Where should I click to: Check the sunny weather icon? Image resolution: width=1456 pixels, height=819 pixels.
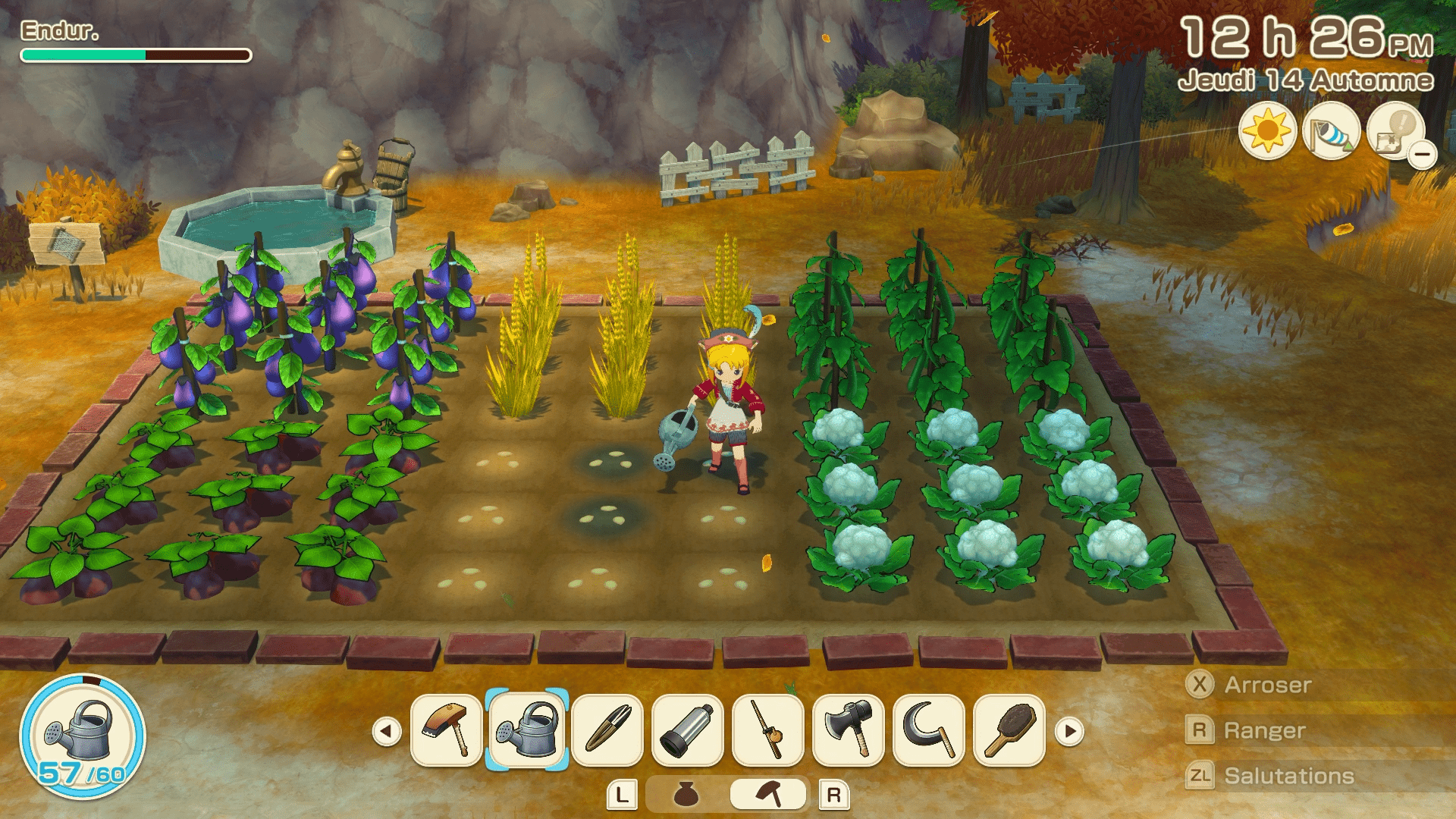[x=1267, y=132]
